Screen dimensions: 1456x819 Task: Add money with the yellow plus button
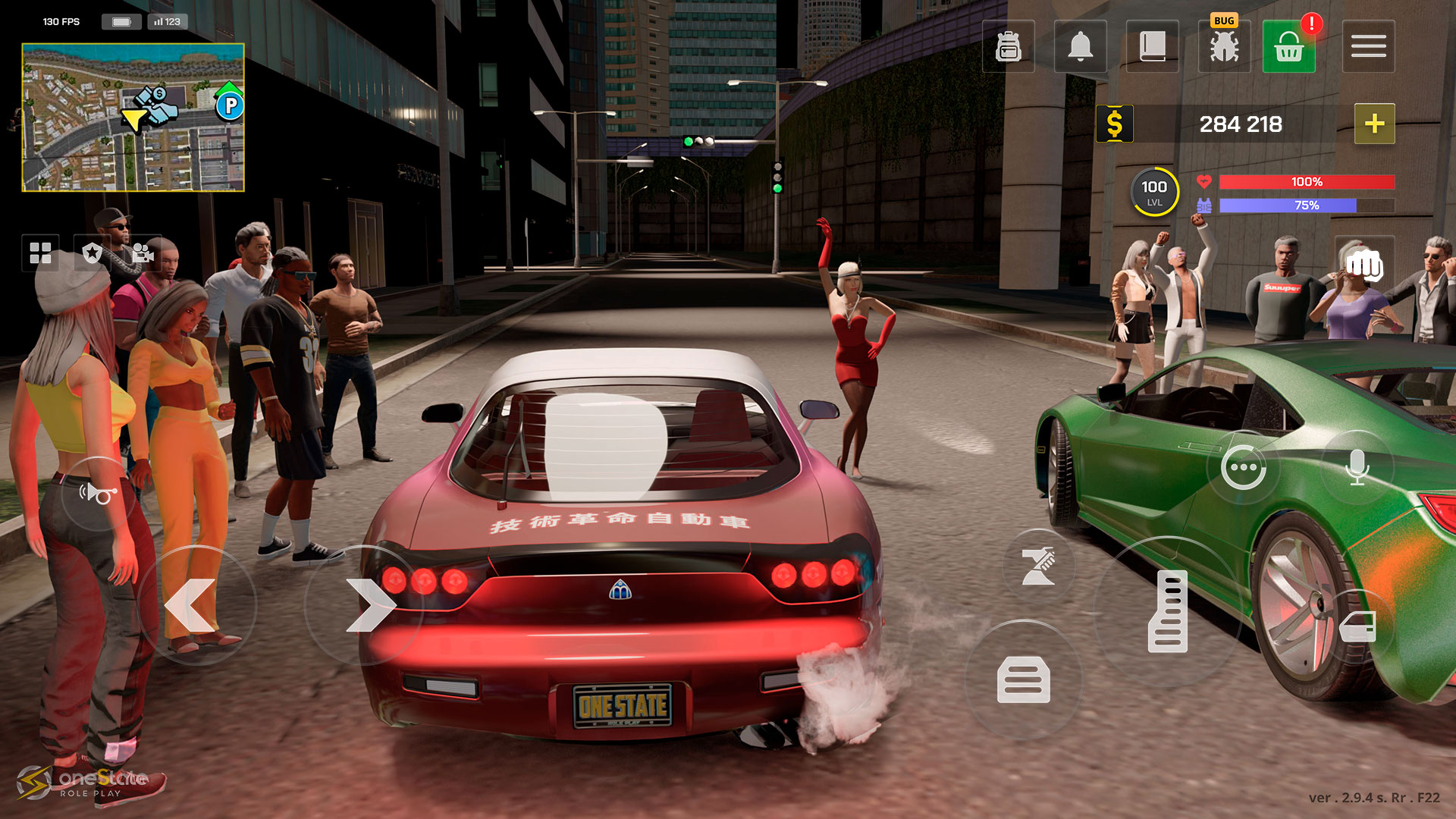[x=1374, y=124]
